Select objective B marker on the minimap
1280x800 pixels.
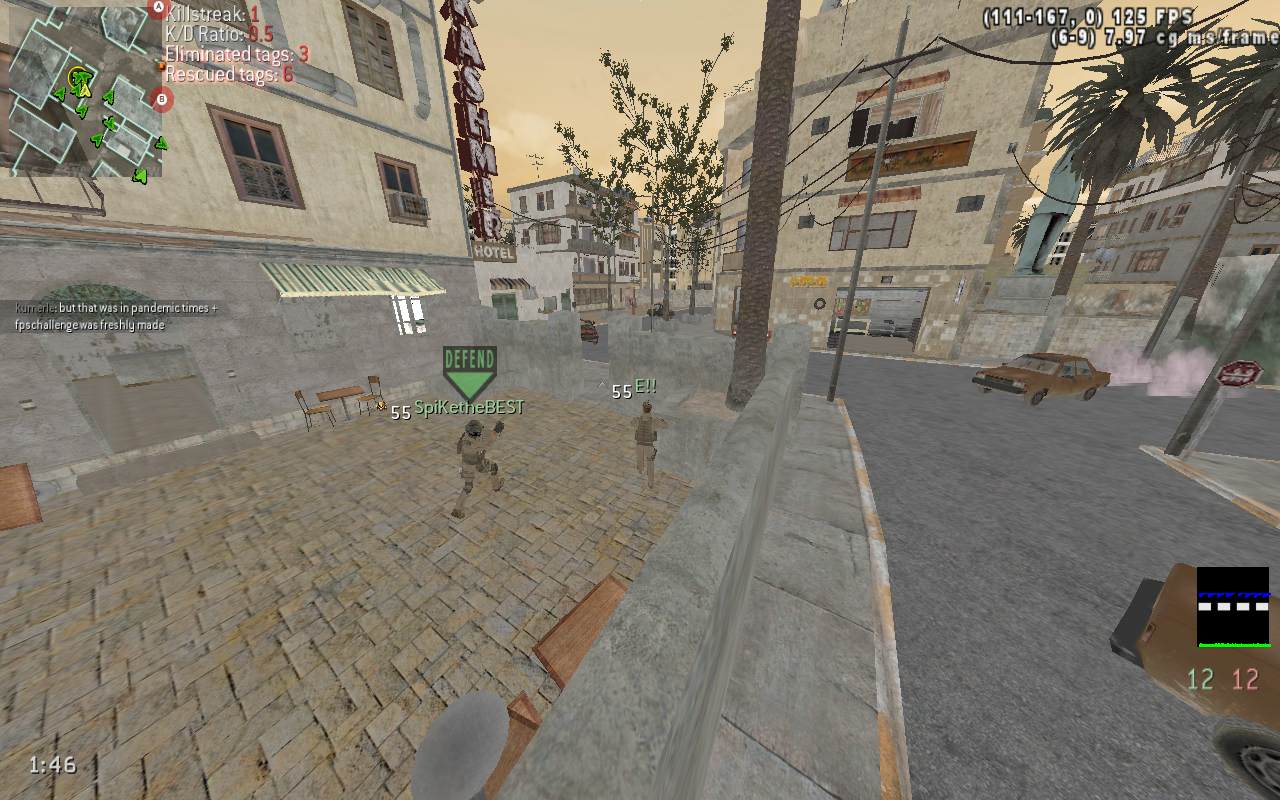coord(162,99)
